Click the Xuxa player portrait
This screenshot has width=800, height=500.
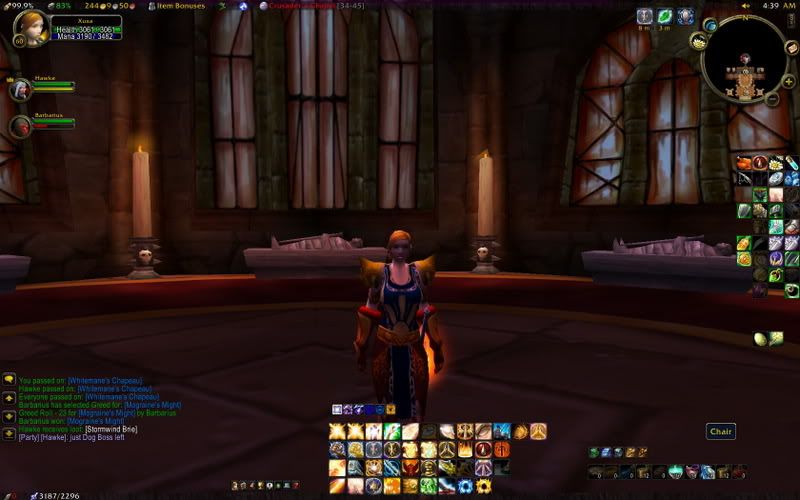click(x=29, y=29)
